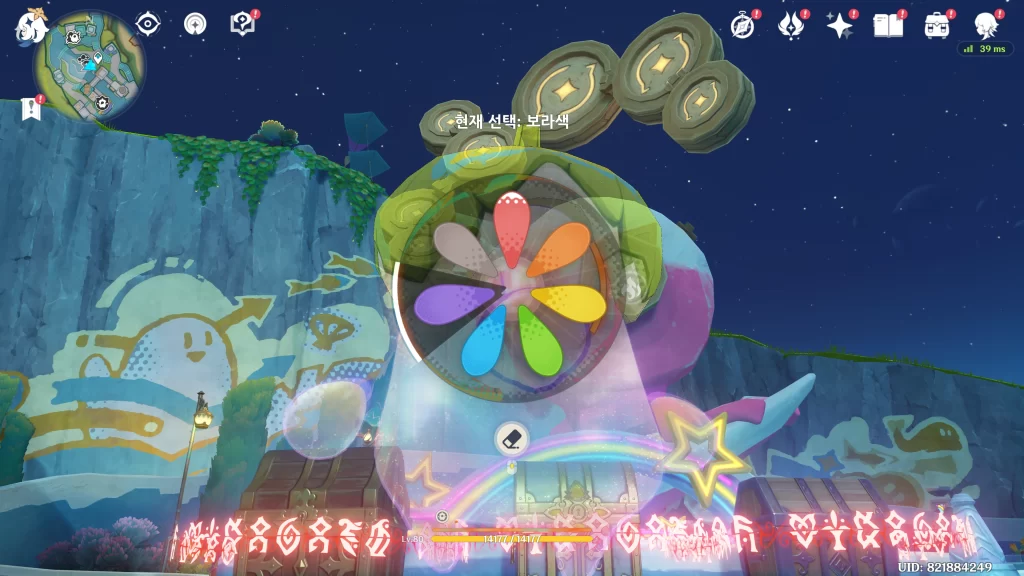This screenshot has width=1024, height=576.
Task: Pick the yellow petal on the wheel
Action: point(570,303)
